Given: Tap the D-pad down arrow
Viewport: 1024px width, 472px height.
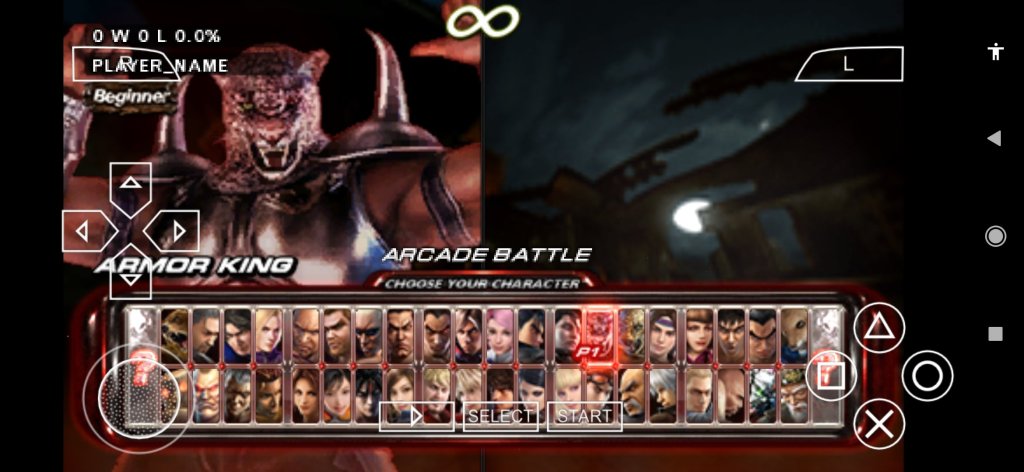Looking at the screenshot, I should pyautogui.click(x=130, y=277).
